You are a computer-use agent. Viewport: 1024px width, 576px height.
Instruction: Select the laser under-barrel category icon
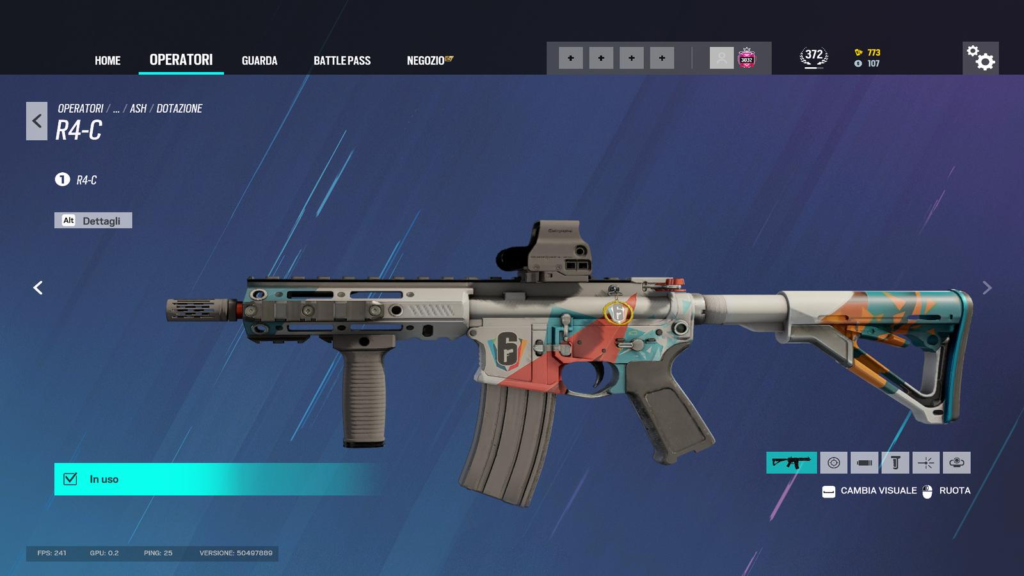tap(926, 463)
